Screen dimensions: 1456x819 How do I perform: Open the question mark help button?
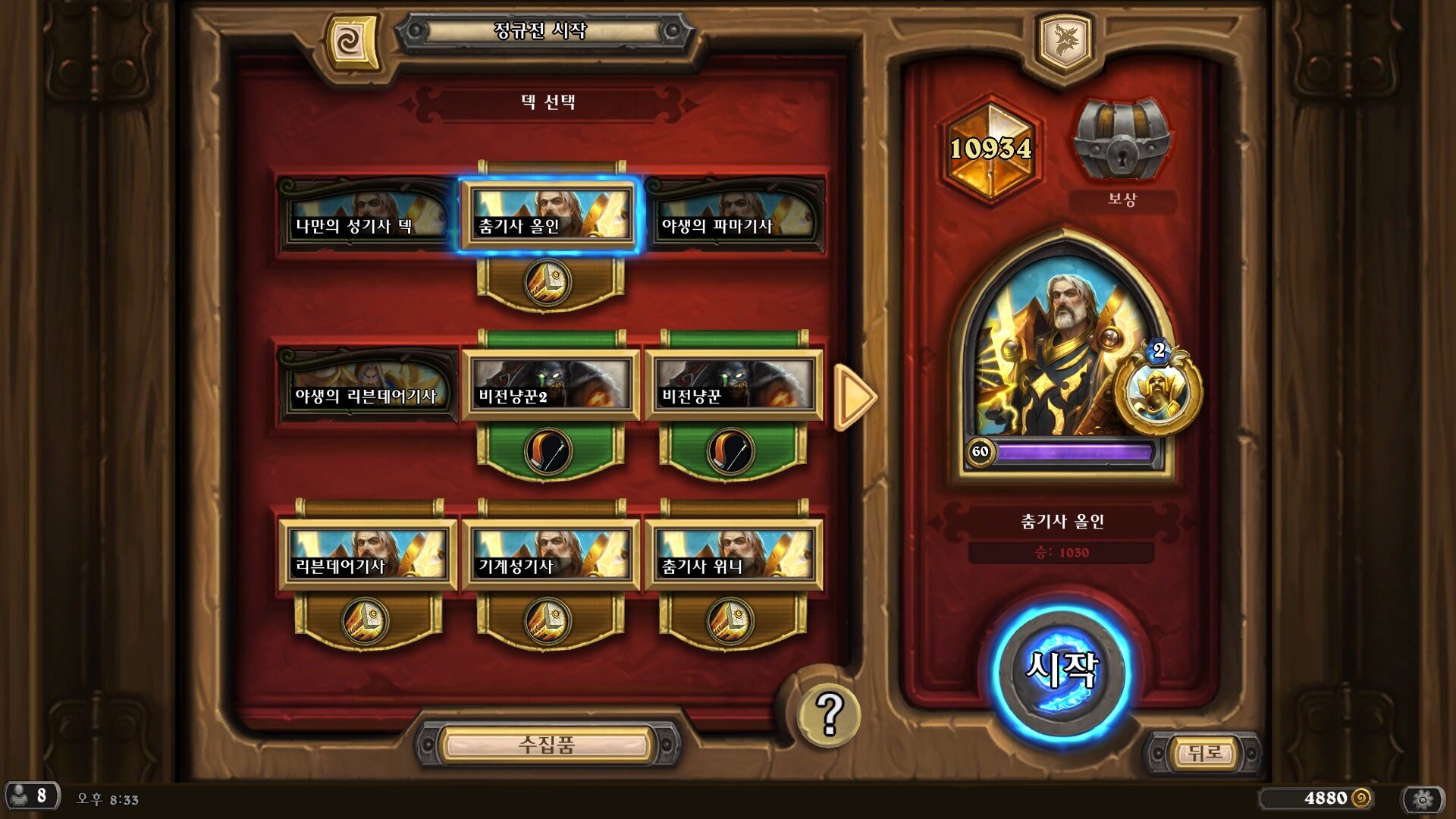829,714
